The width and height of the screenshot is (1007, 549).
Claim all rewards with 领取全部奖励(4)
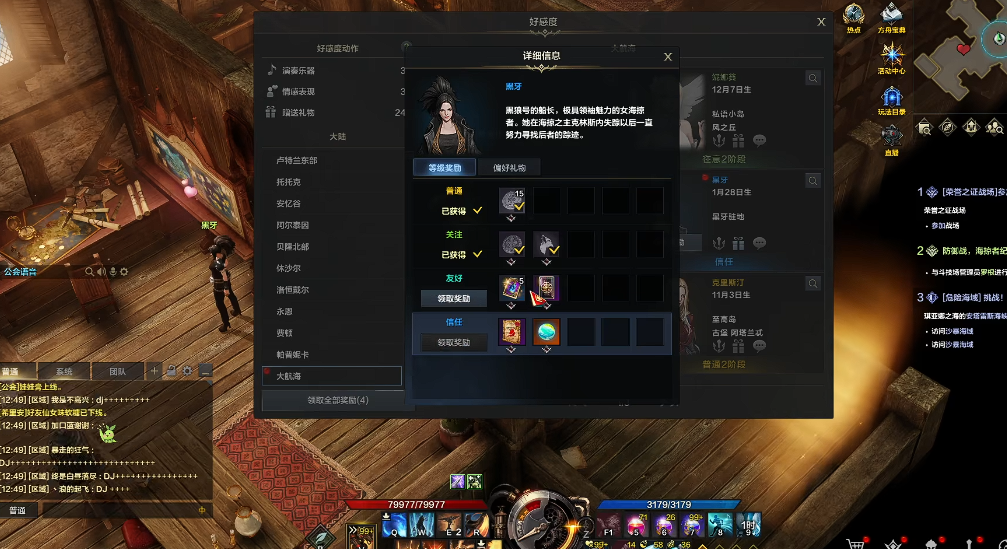(337, 400)
